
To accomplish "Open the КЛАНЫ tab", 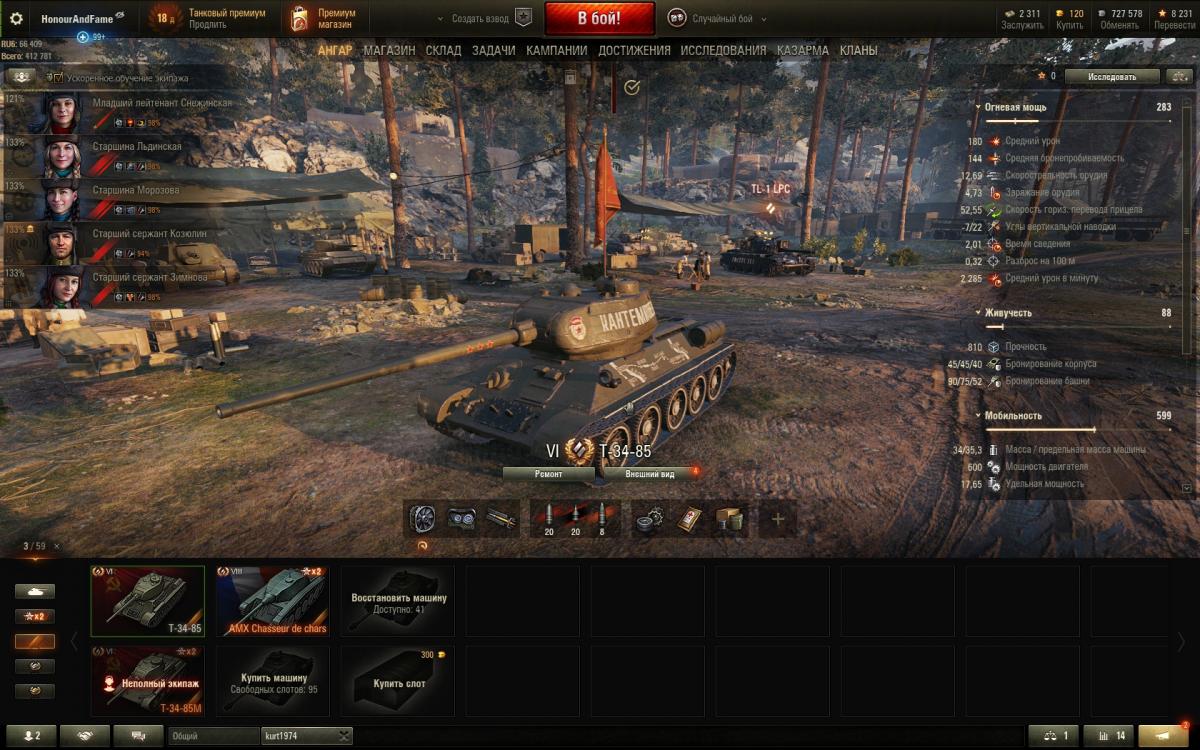I will pos(859,50).
